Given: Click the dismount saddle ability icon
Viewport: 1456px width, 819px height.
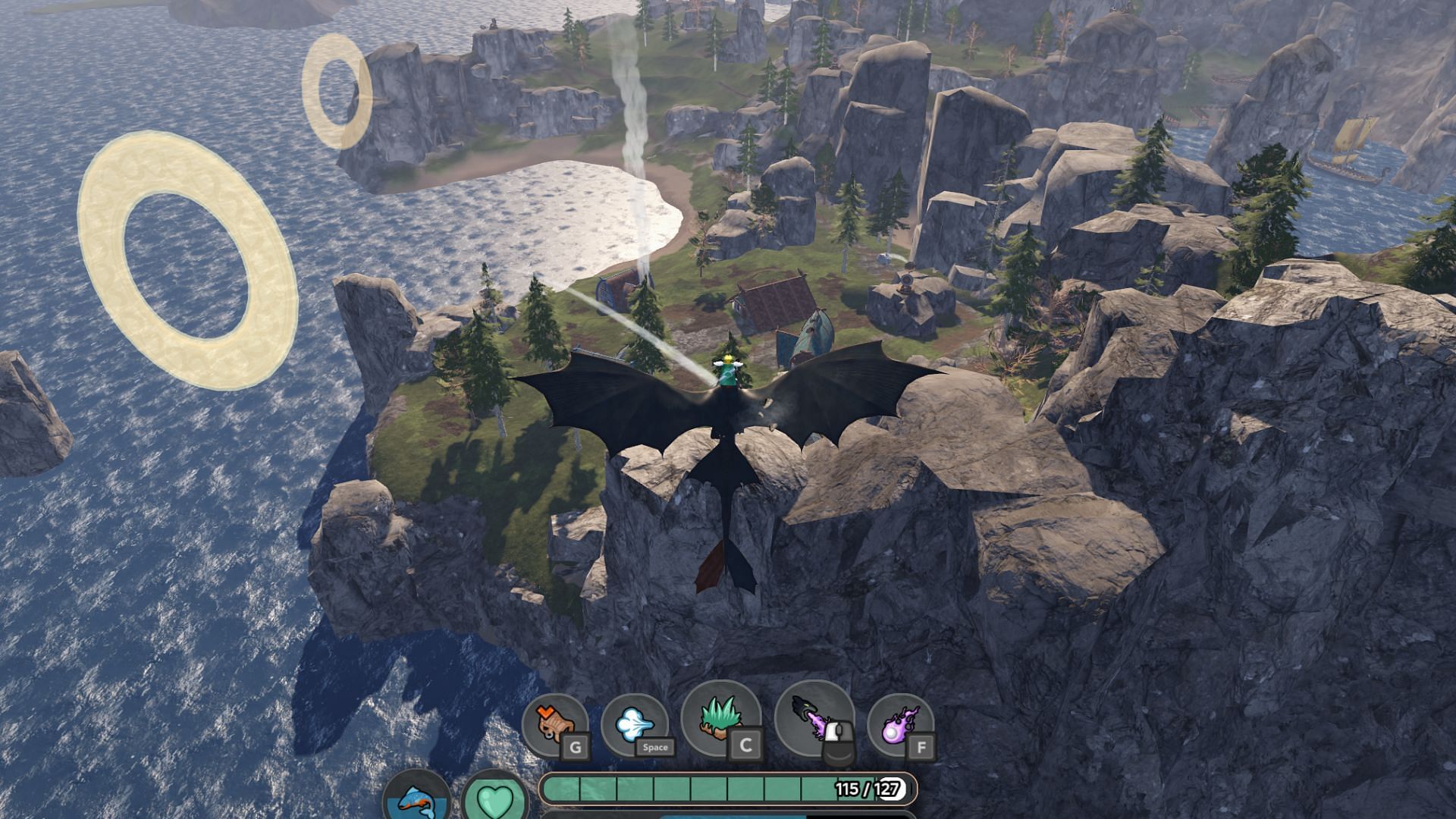Looking at the screenshot, I should click(x=555, y=724).
